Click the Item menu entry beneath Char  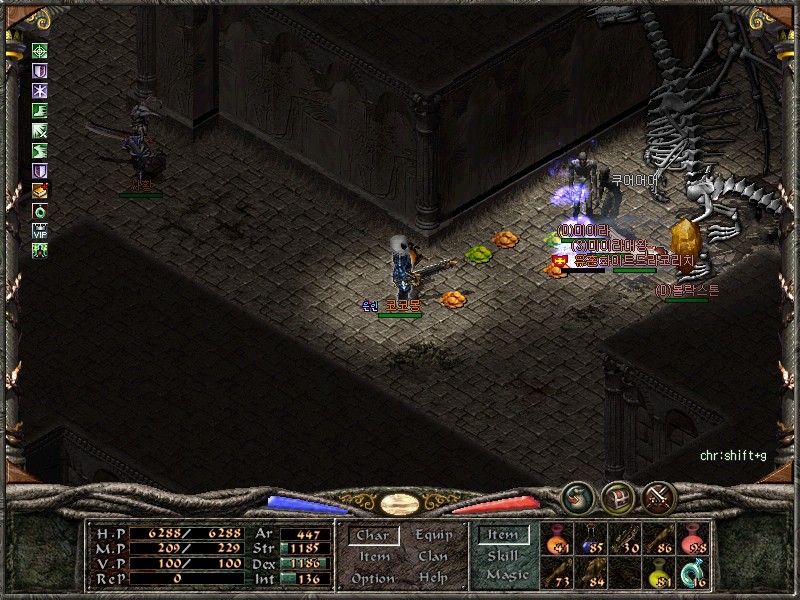pos(372,557)
